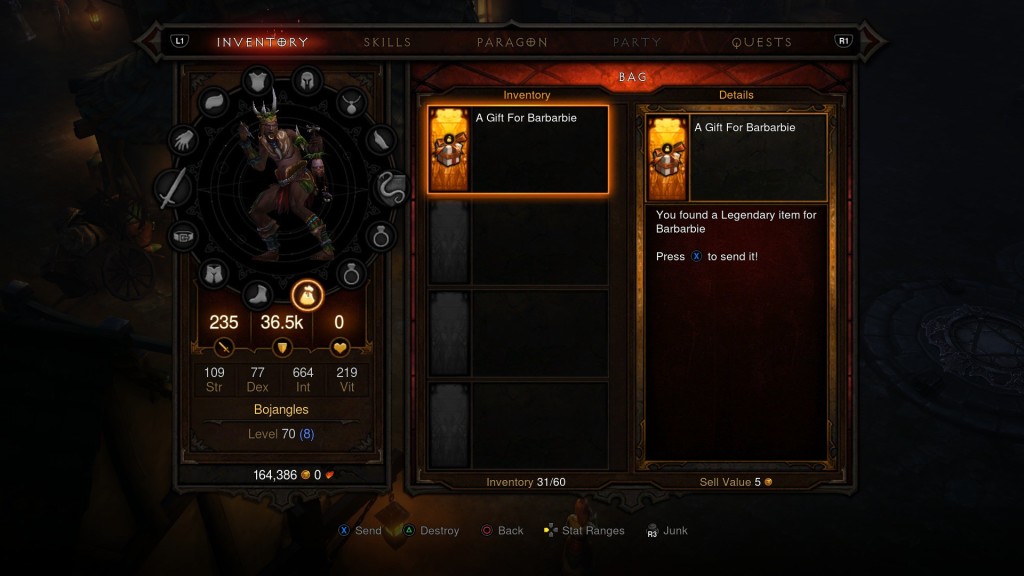This screenshot has width=1024, height=576.
Task: Select the serpent off-hand slot
Action: click(390, 188)
